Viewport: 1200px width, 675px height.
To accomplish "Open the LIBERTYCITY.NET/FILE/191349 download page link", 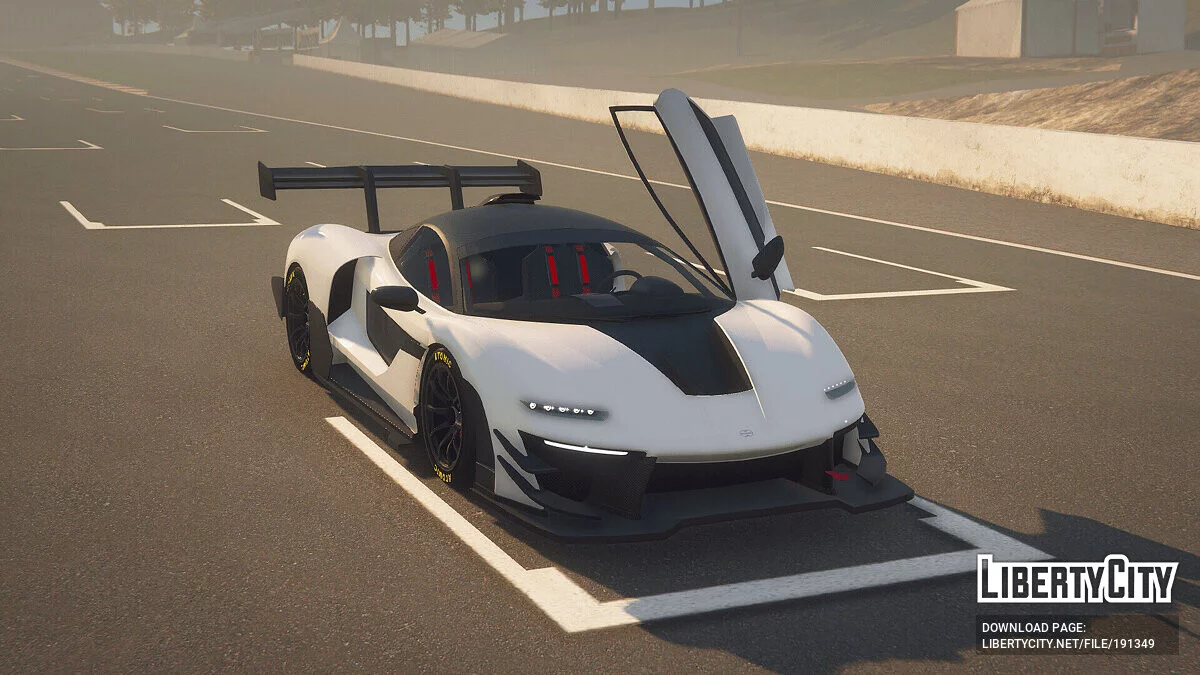I will coord(1067,644).
